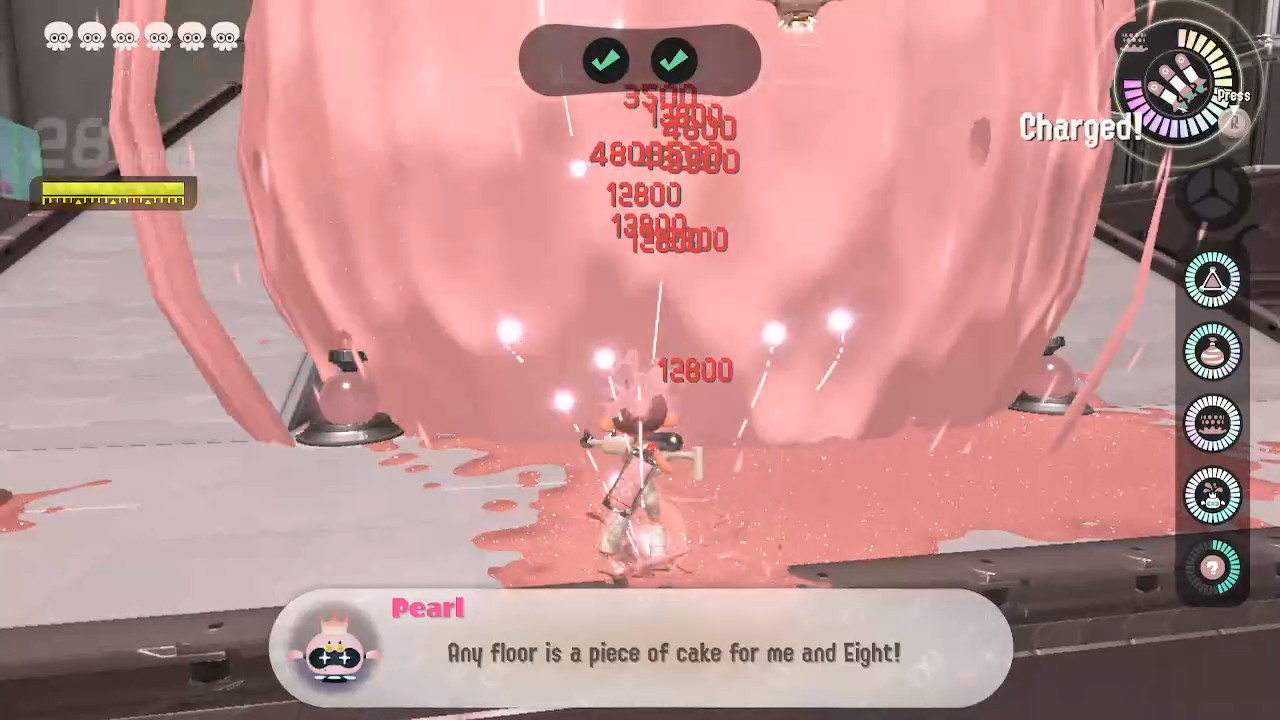
Task: Click the 12800 damage number near the player
Action: pyautogui.click(x=694, y=371)
